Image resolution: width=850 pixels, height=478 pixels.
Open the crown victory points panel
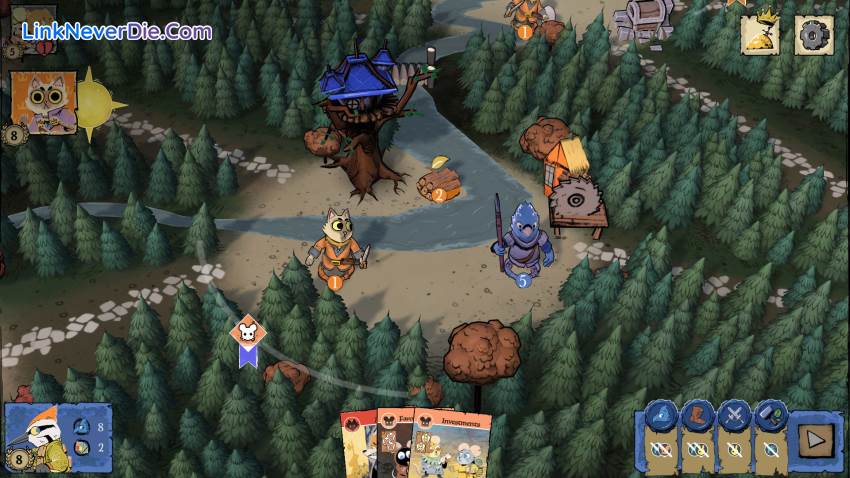point(760,35)
